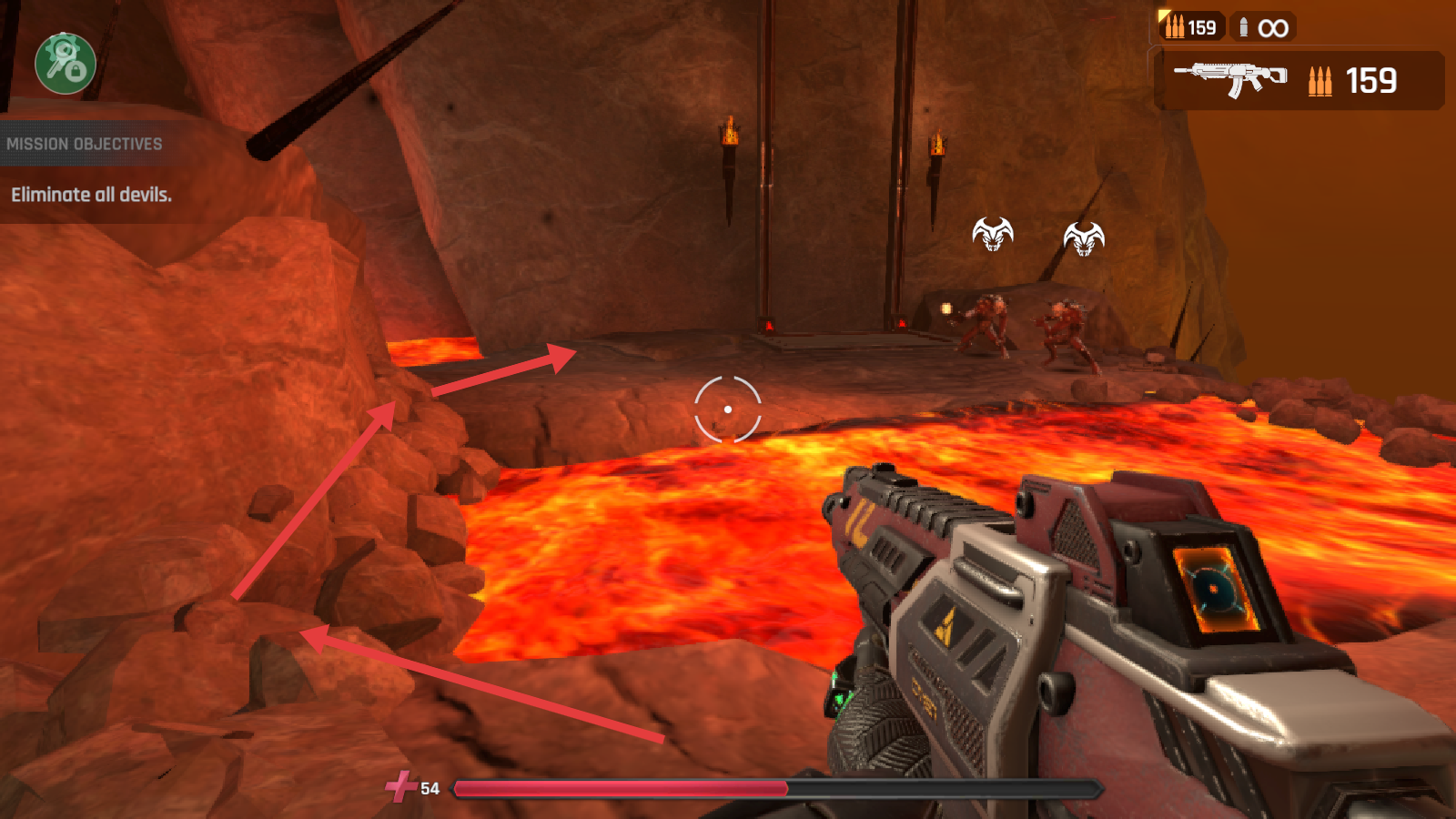Select the rifle ammo slot with three bullets
The image size is (1456, 819).
tap(1191, 27)
